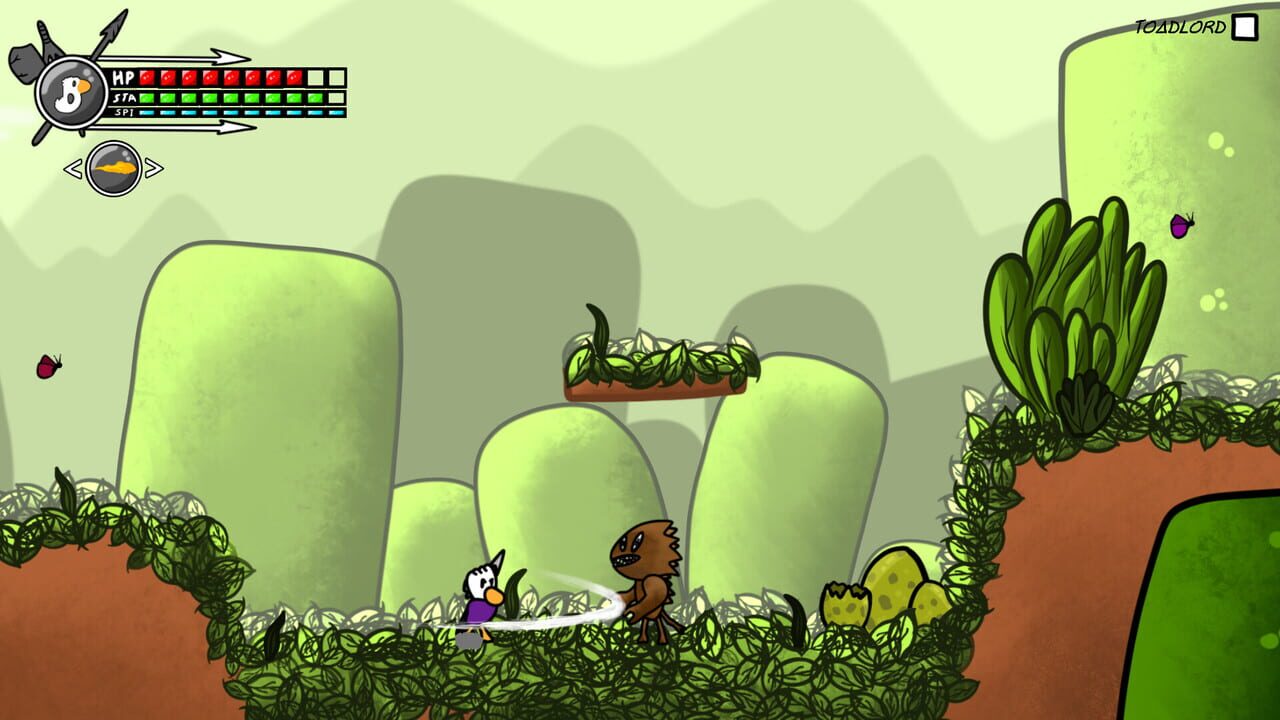The height and width of the screenshot is (720, 1280).
Task: Select the TOADLORD label text
Action: tap(1180, 27)
